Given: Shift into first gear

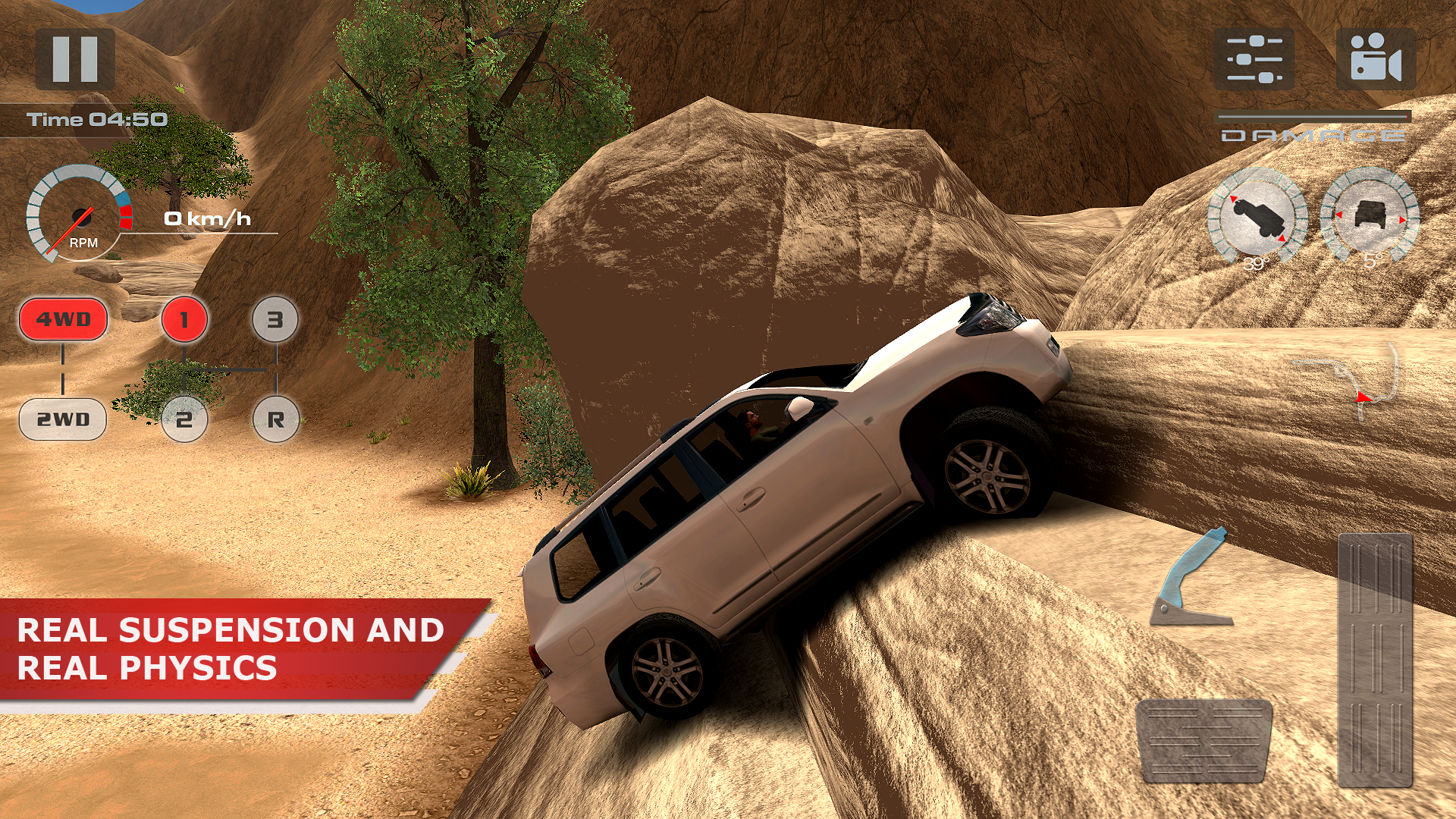Looking at the screenshot, I should coord(184,319).
